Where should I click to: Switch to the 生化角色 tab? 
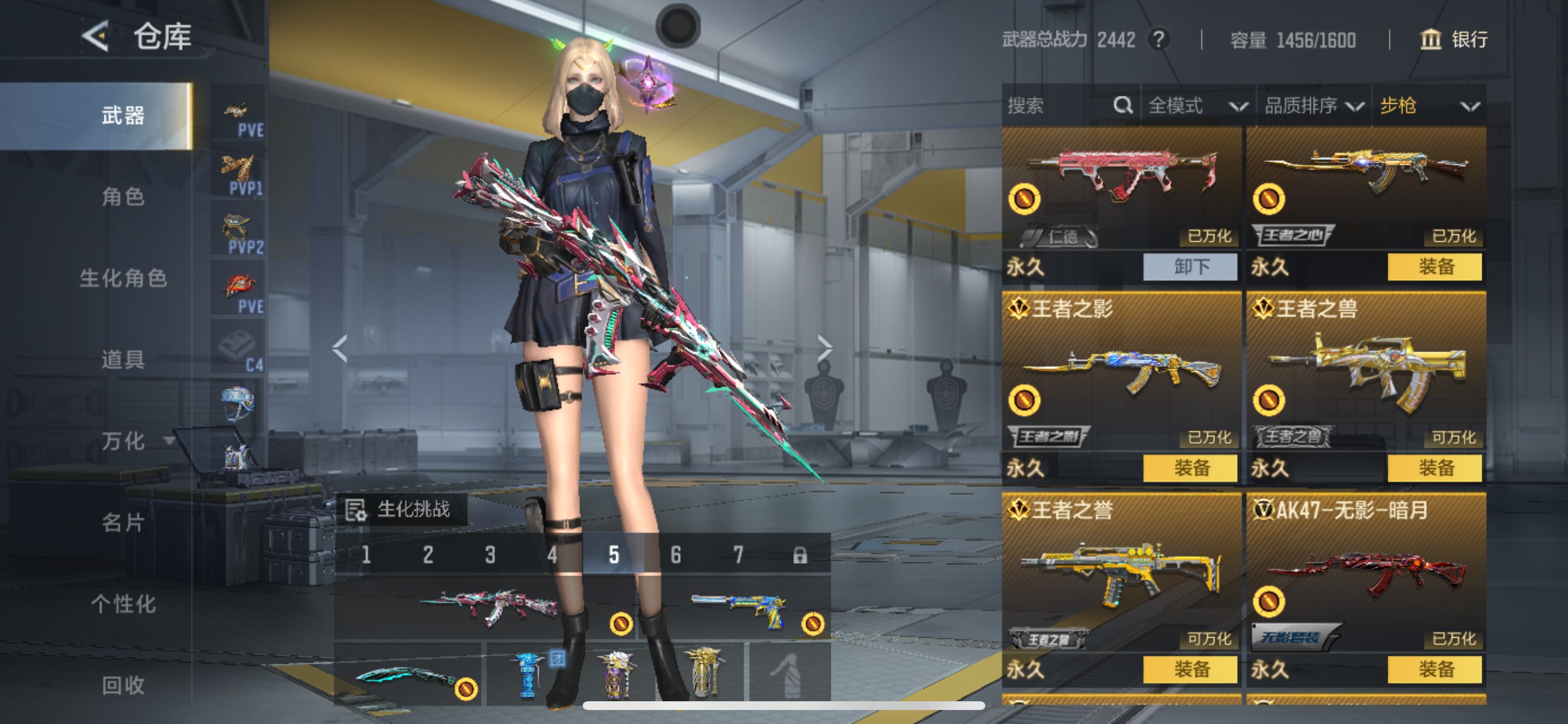pos(123,278)
